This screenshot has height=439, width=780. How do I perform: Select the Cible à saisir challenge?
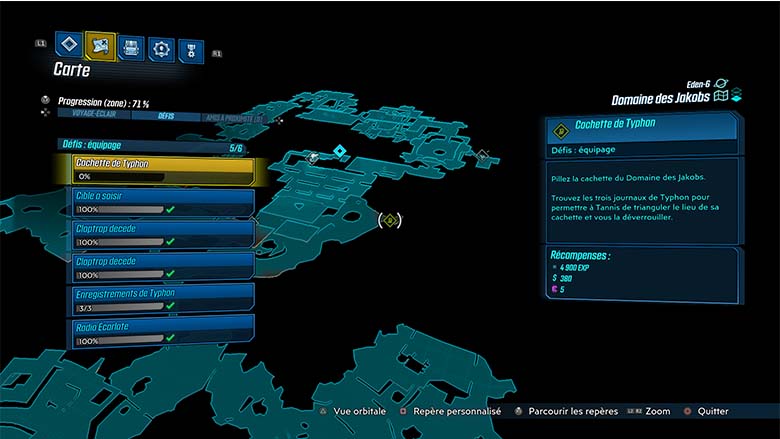[x=160, y=202]
